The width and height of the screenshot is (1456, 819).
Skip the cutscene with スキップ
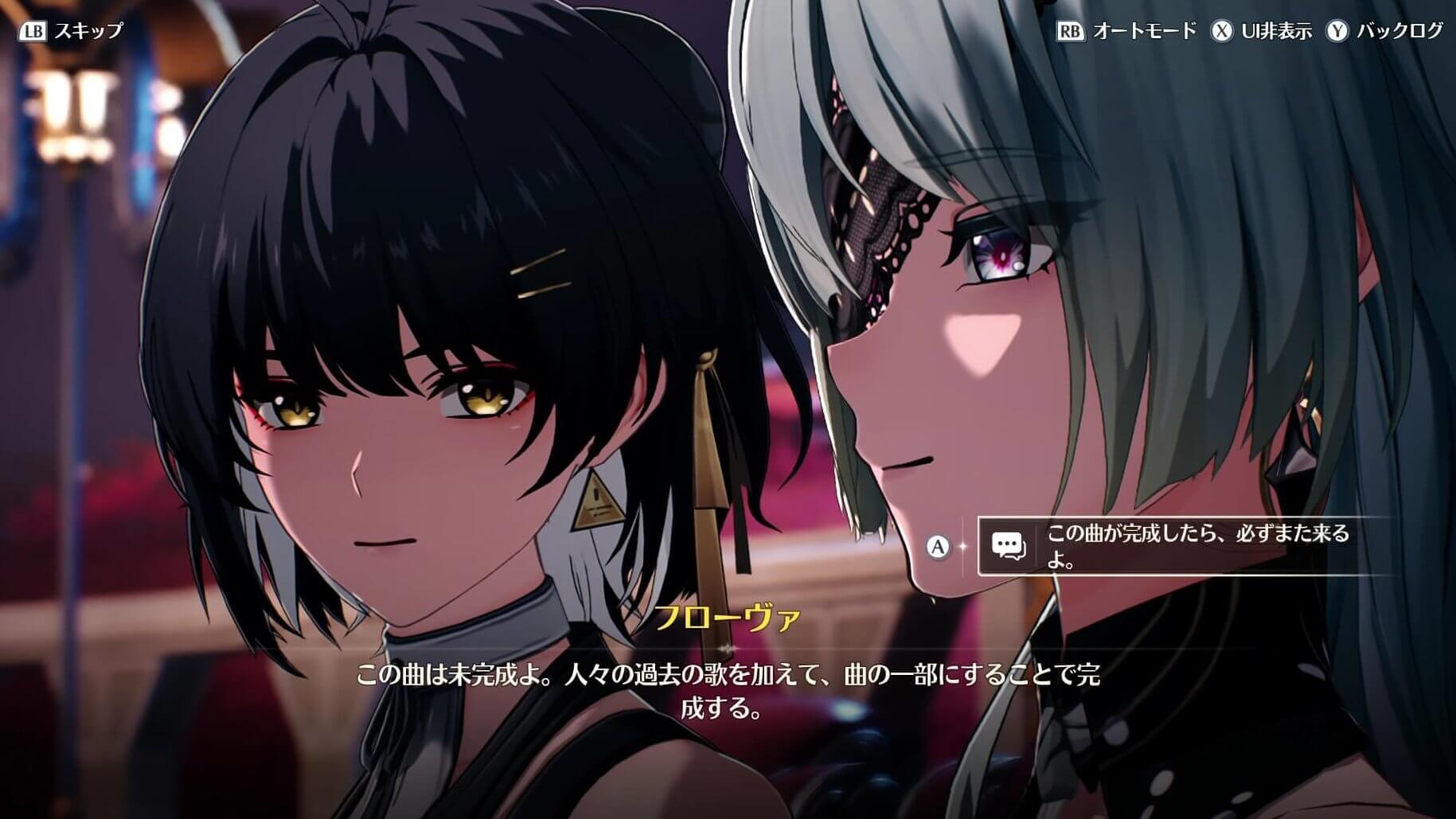point(72,31)
